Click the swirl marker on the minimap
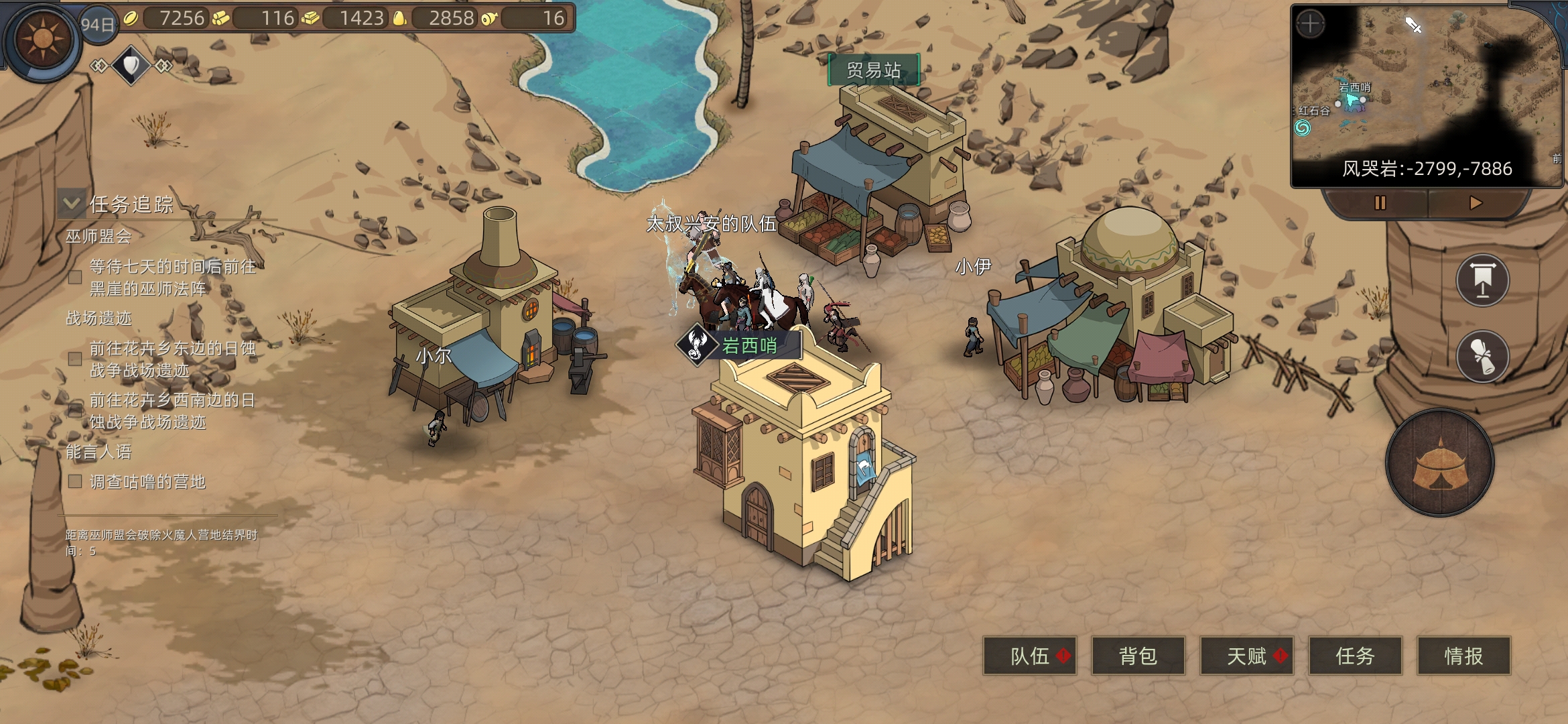The width and height of the screenshot is (1568, 724). coord(1302,127)
